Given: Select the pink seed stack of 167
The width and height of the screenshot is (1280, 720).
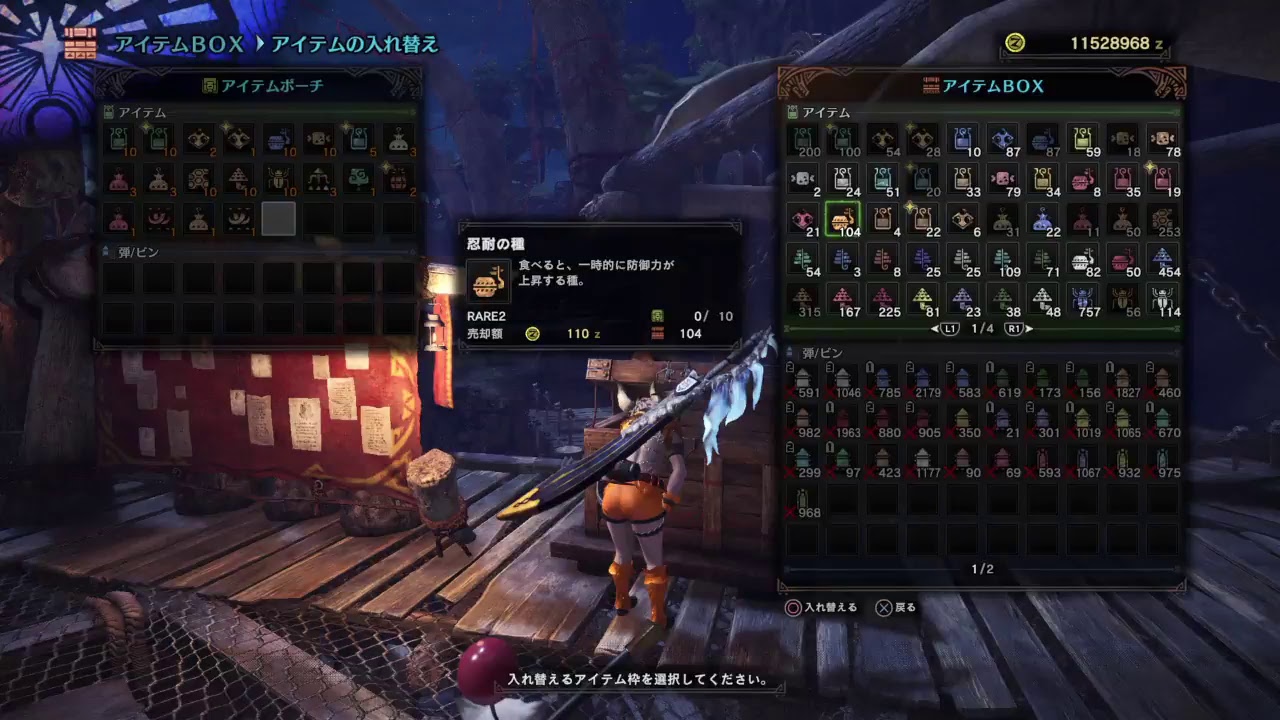Looking at the screenshot, I should point(844,297).
